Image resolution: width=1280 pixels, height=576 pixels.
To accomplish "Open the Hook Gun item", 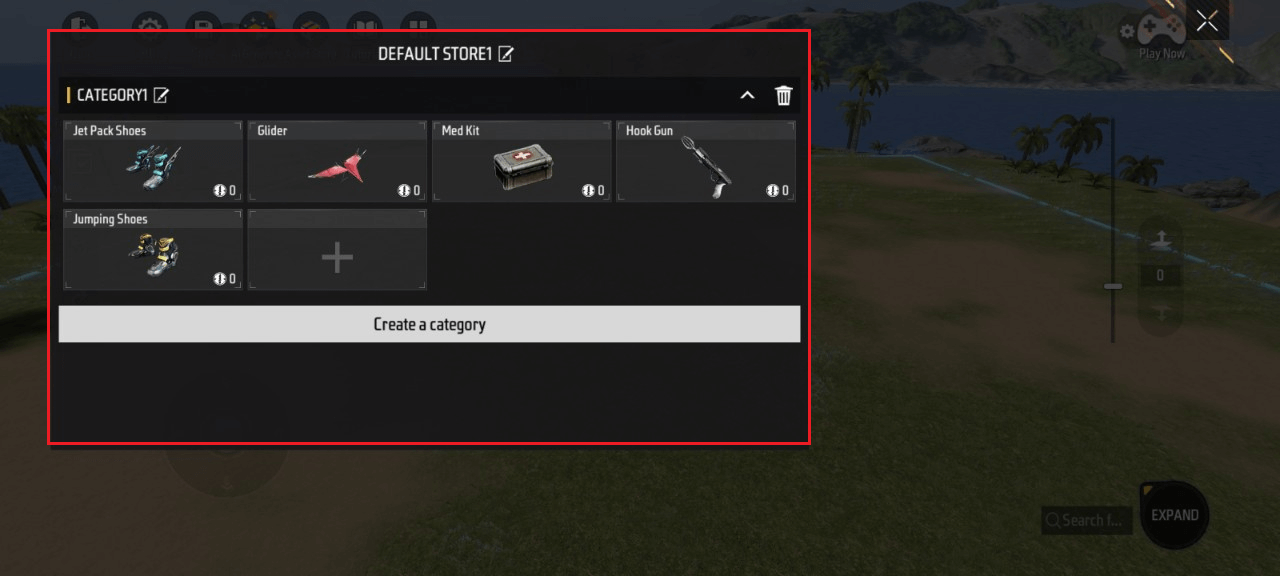I will (x=706, y=162).
